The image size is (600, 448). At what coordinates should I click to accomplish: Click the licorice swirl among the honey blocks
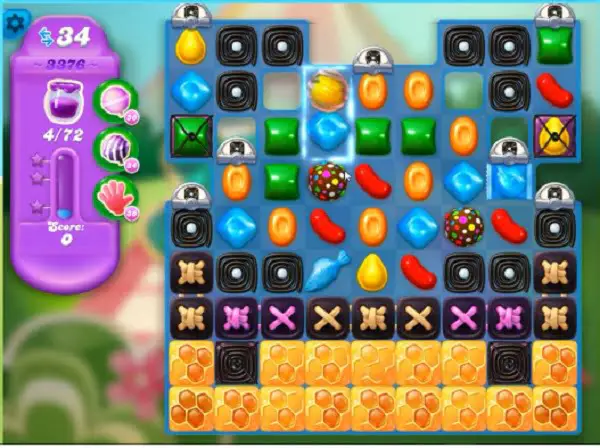(x=236, y=361)
